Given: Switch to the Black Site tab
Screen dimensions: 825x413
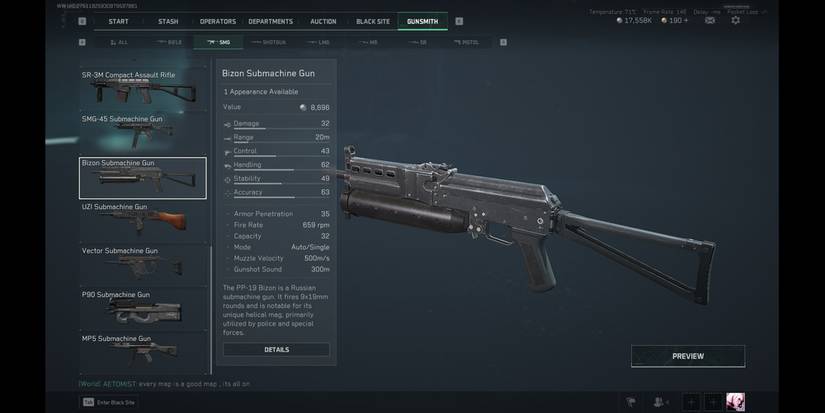Looking at the screenshot, I should tap(373, 21).
